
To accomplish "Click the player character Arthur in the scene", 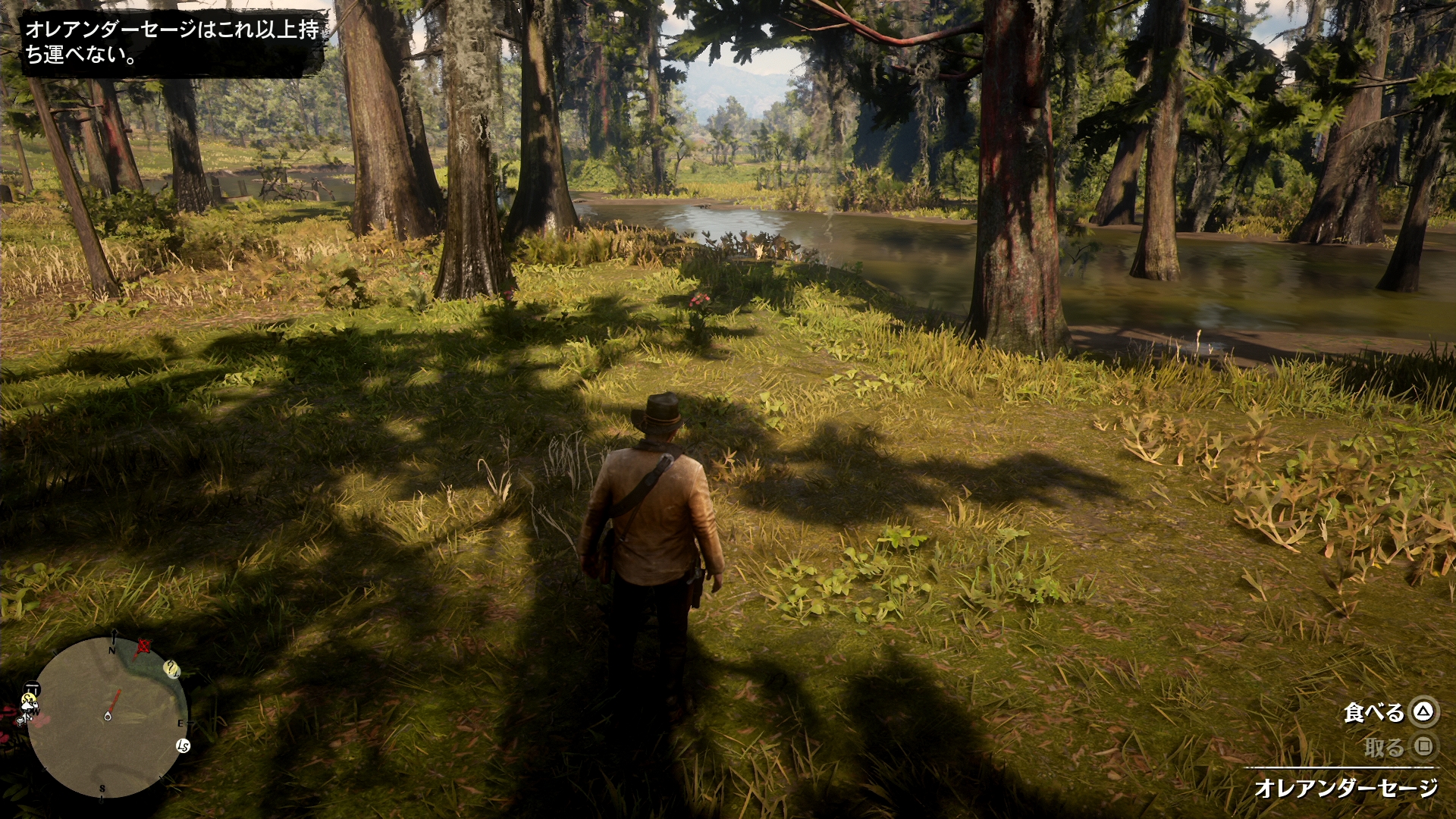I will pyautogui.click(x=661, y=531).
